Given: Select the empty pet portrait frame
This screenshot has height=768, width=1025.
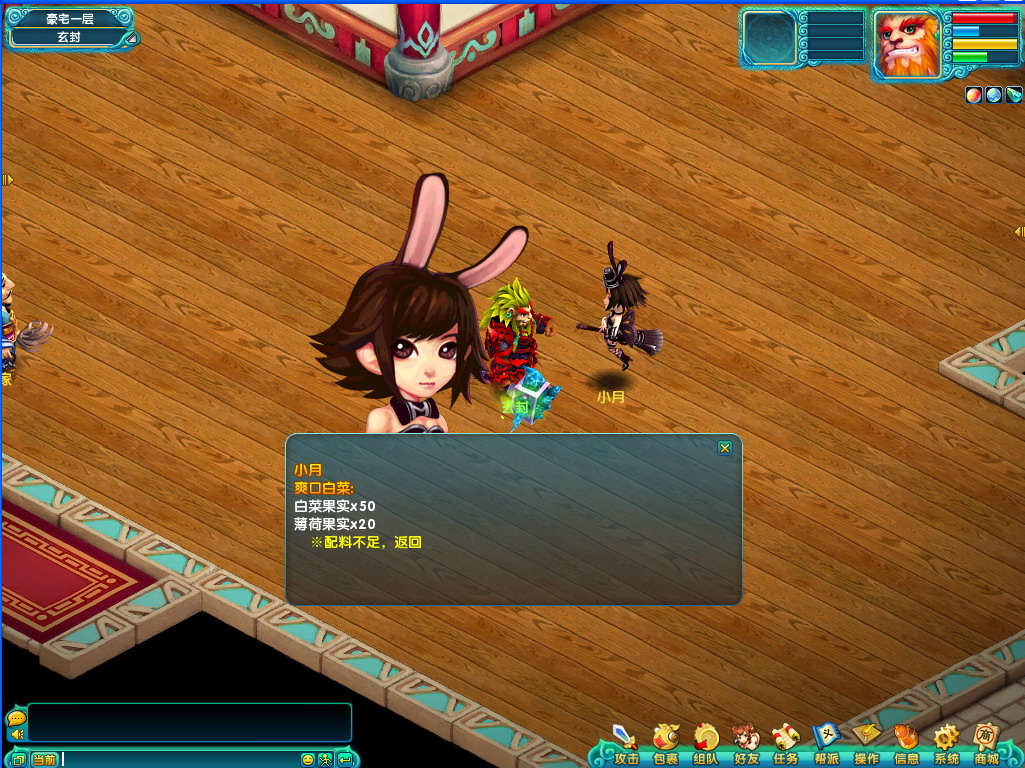Looking at the screenshot, I should [769, 38].
